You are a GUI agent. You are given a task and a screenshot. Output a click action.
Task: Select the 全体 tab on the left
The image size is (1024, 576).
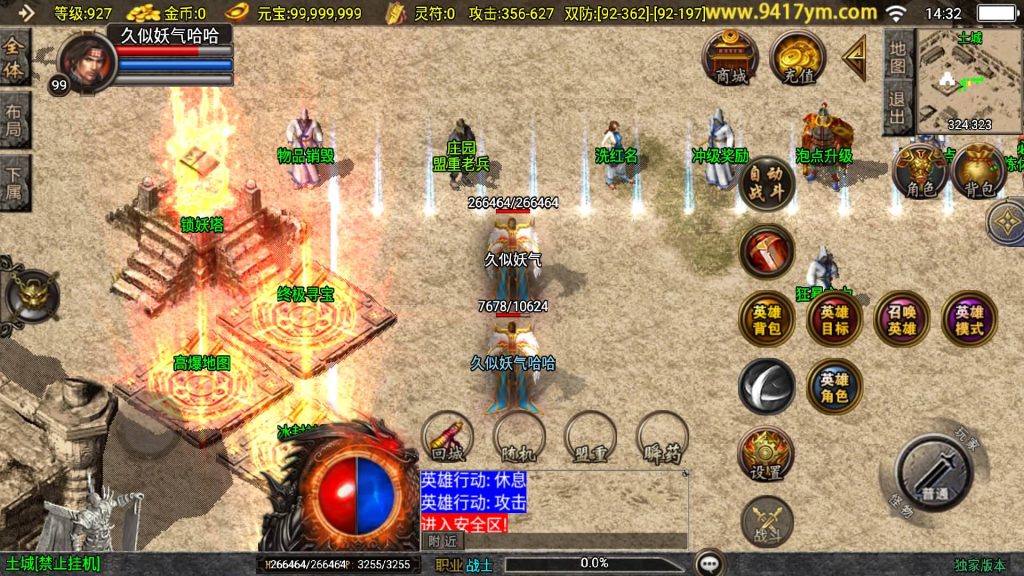point(14,60)
